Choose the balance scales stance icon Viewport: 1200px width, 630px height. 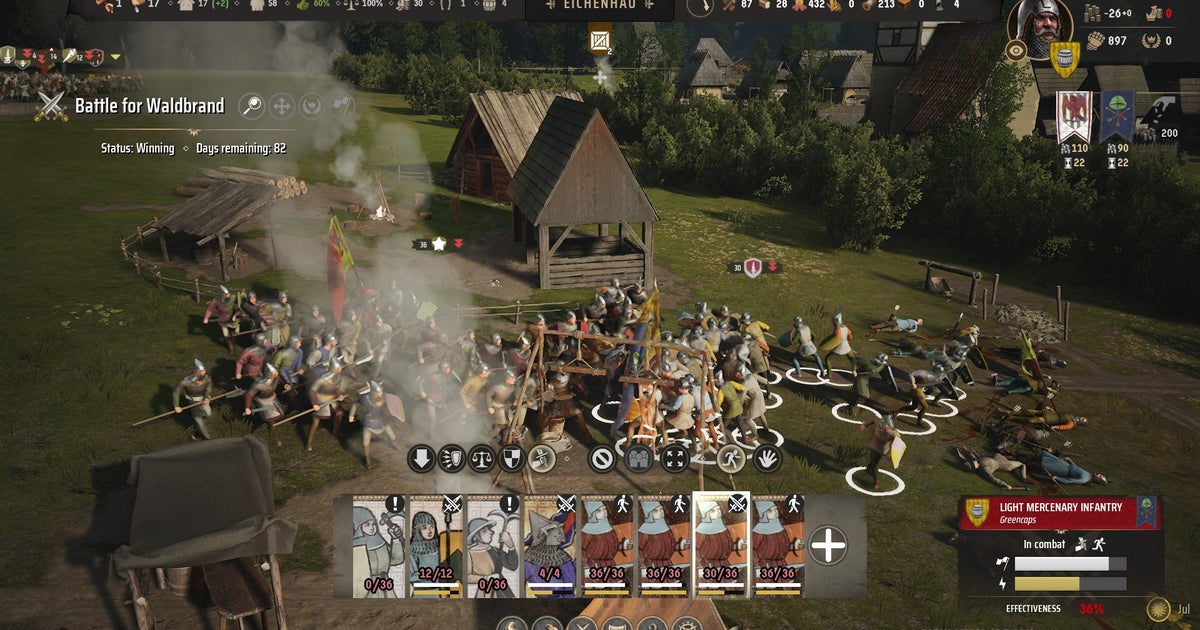pos(481,459)
